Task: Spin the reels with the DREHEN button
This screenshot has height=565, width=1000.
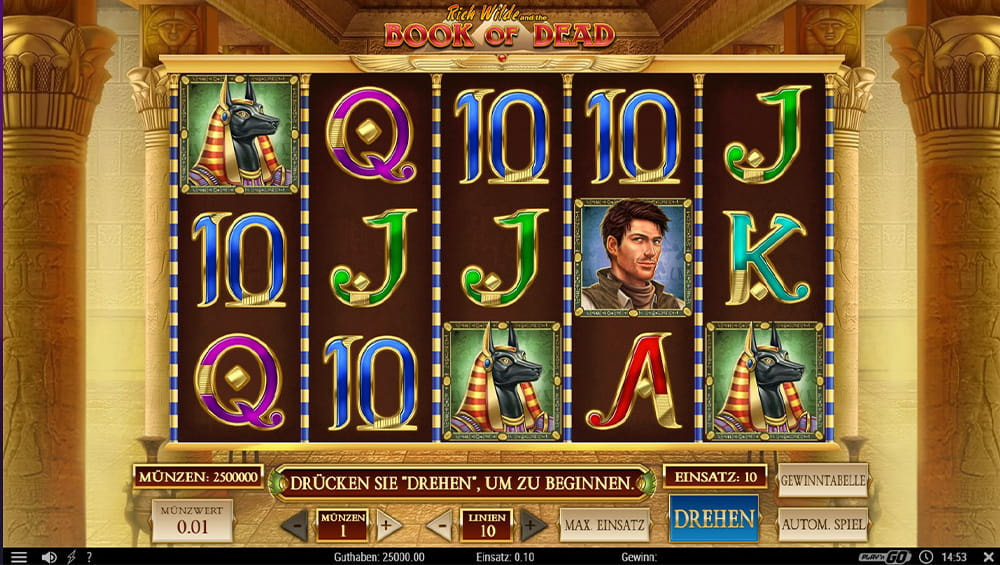Action: coord(713,519)
